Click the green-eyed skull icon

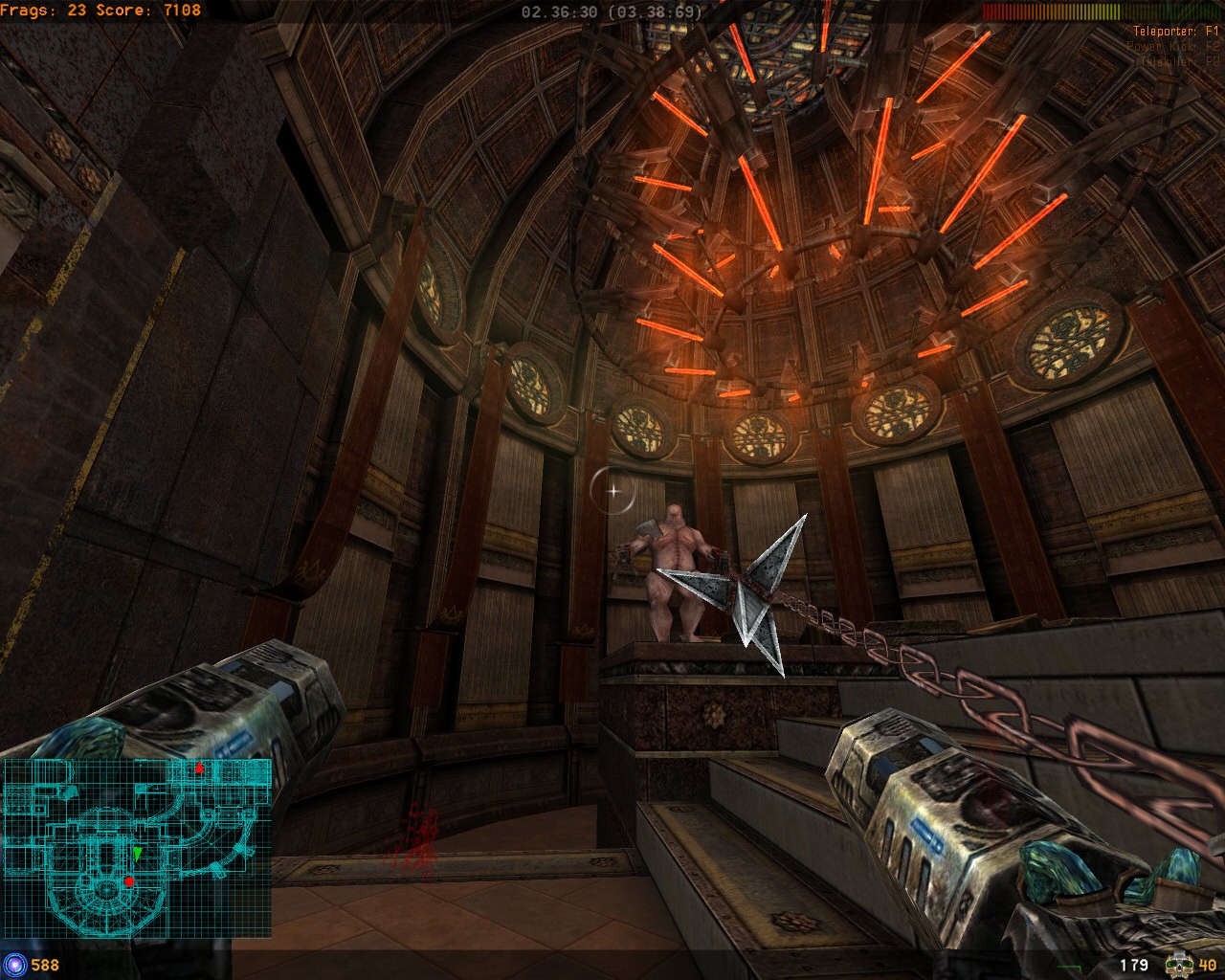point(1179,965)
